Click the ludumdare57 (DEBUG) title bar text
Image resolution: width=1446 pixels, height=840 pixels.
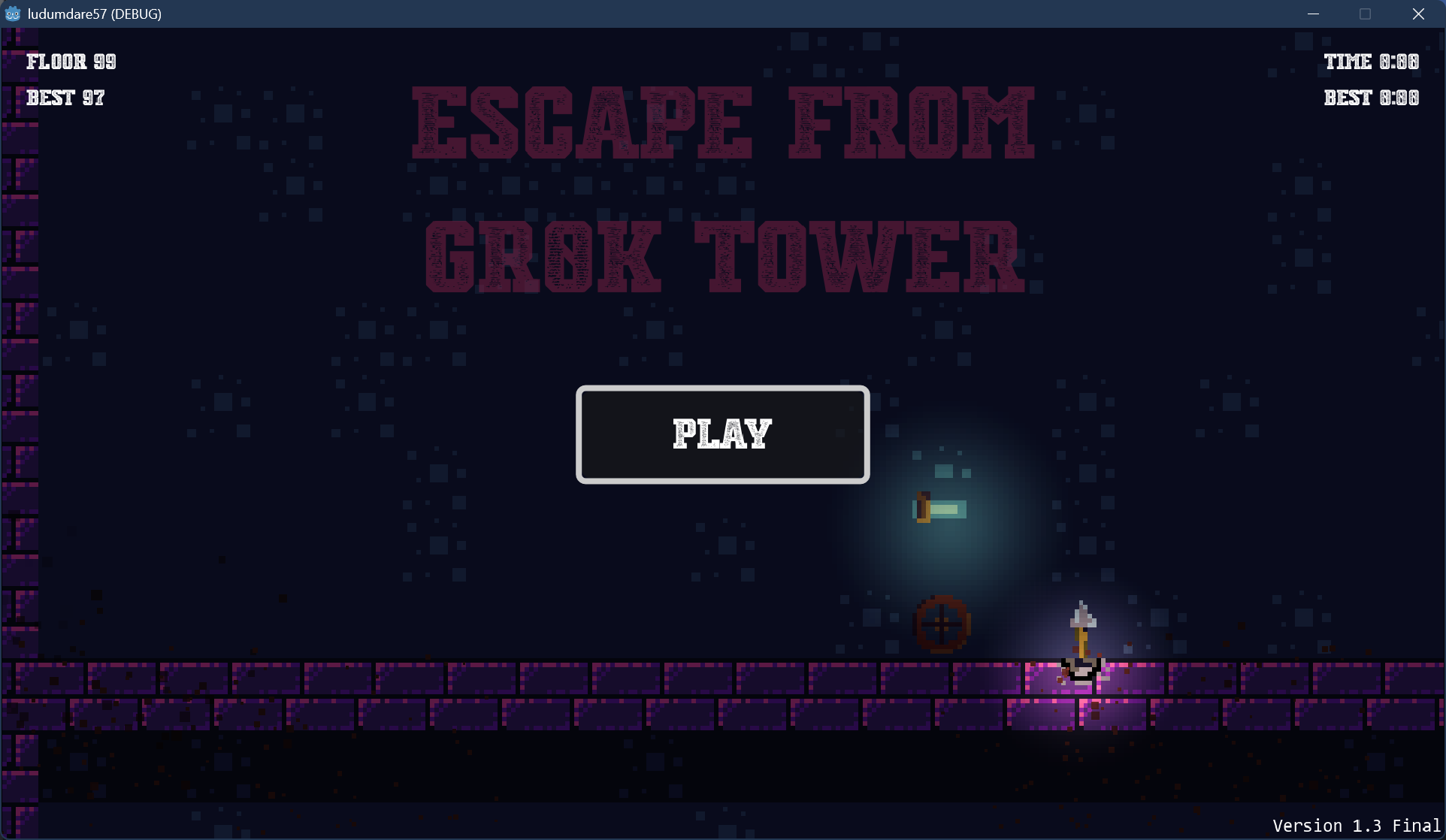[x=94, y=13]
